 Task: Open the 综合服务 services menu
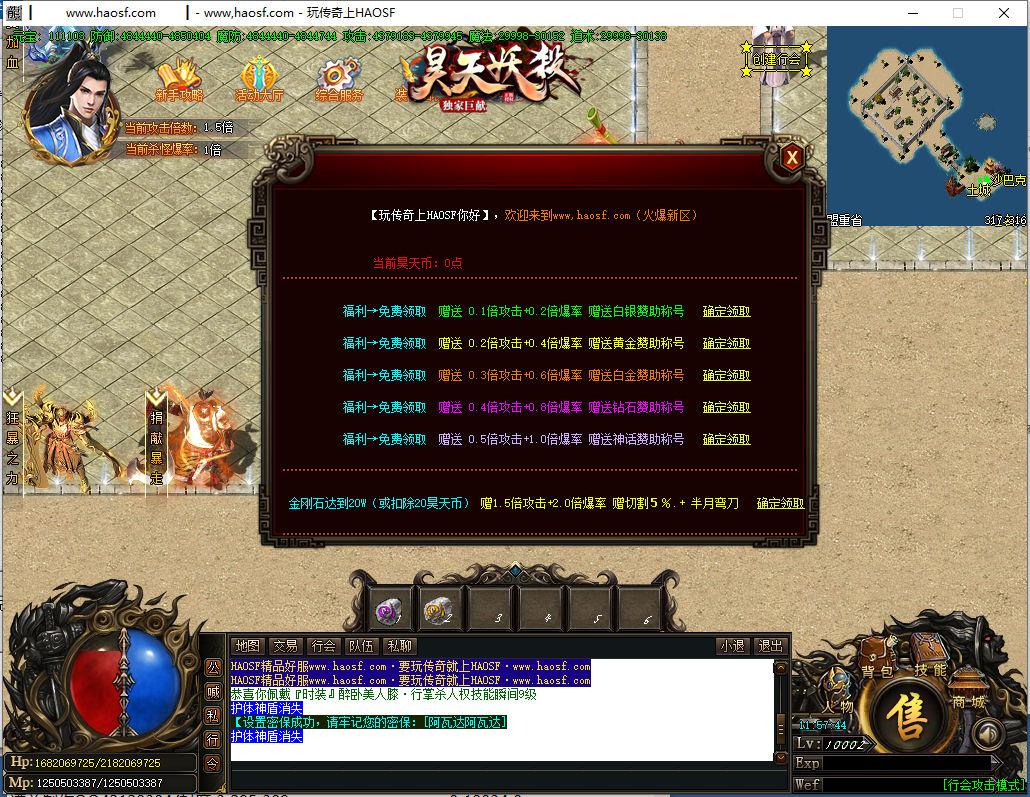(x=339, y=80)
